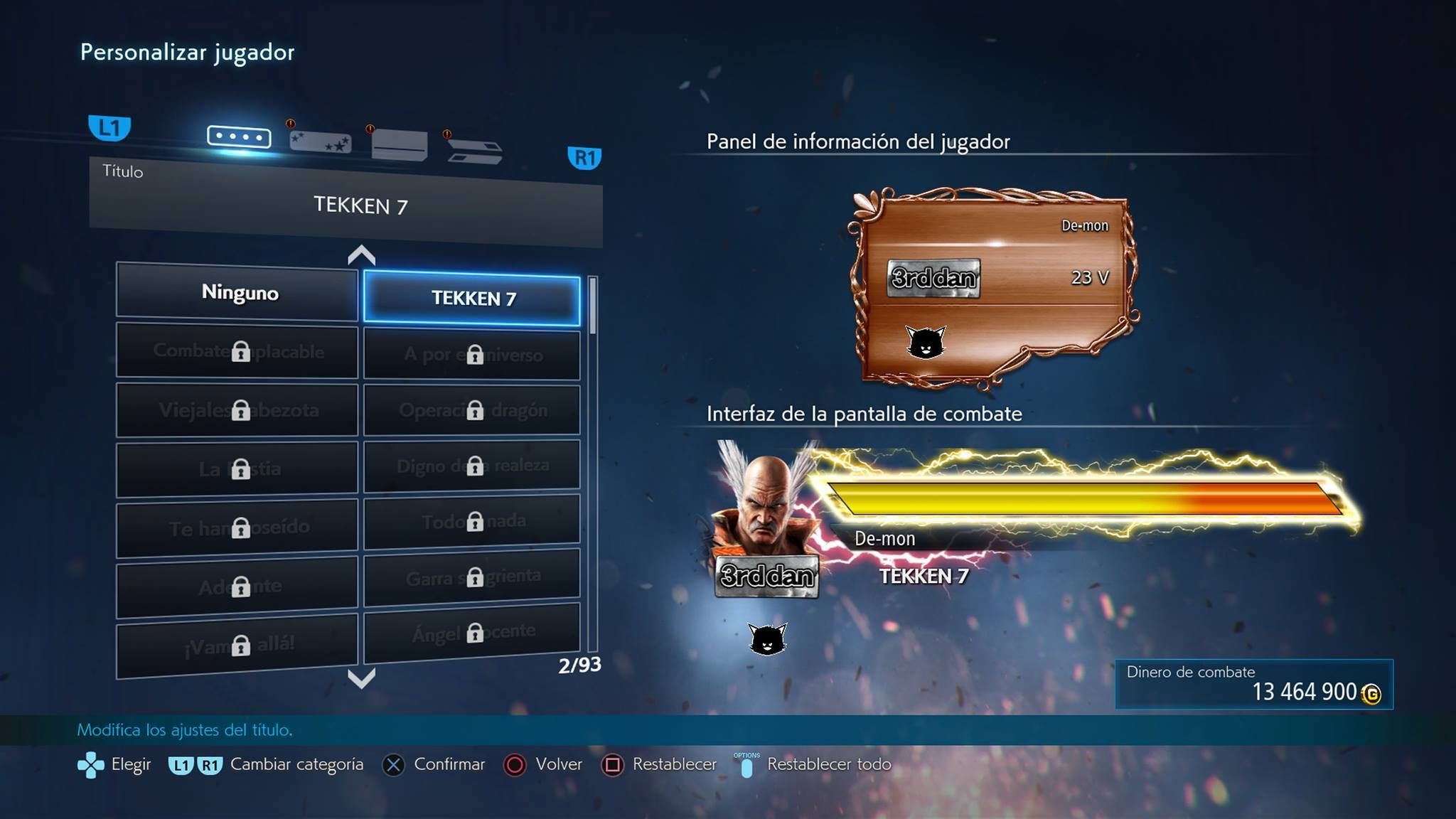Viewport: 1456px width, 819px height.
Task: Switch to the slanted health gauge tab
Action: tap(475, 150)
